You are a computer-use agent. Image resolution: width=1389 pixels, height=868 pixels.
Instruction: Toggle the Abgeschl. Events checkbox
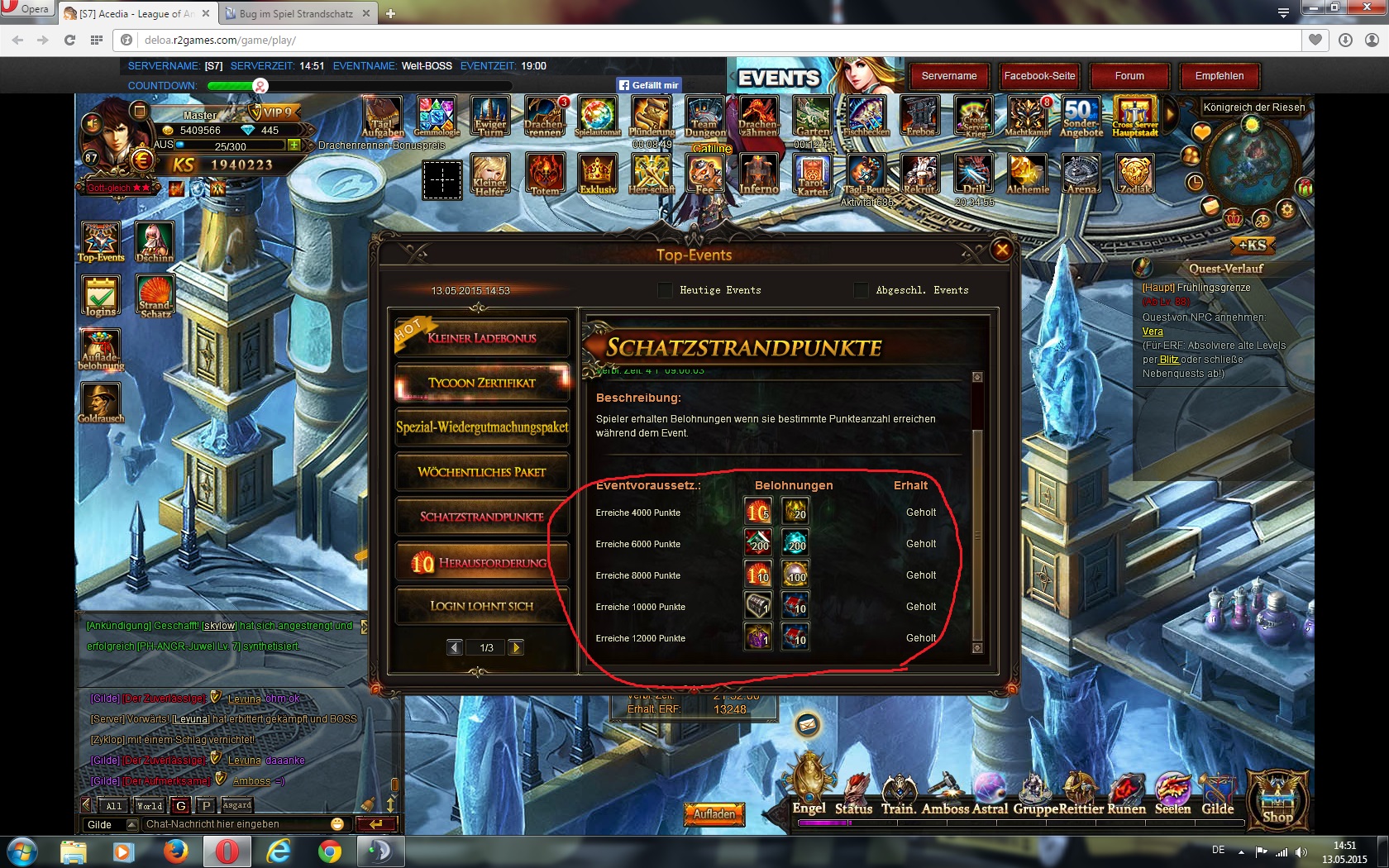(861, 290)
